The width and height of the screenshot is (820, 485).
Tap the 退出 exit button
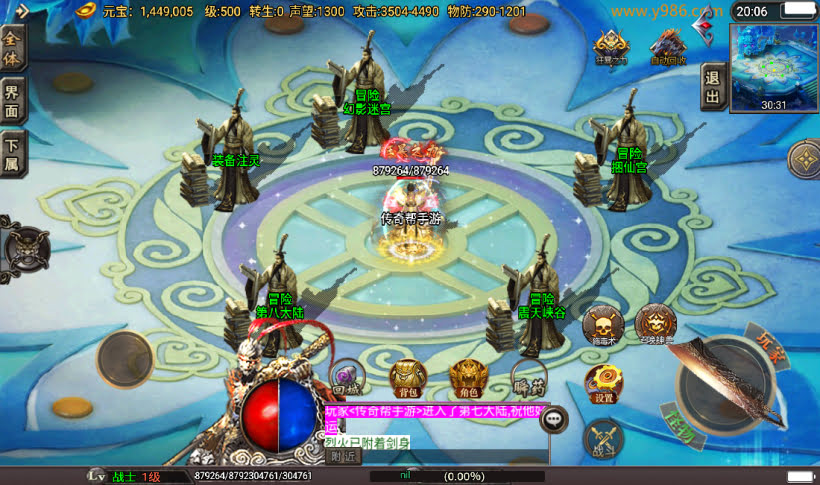coord(712,86)
